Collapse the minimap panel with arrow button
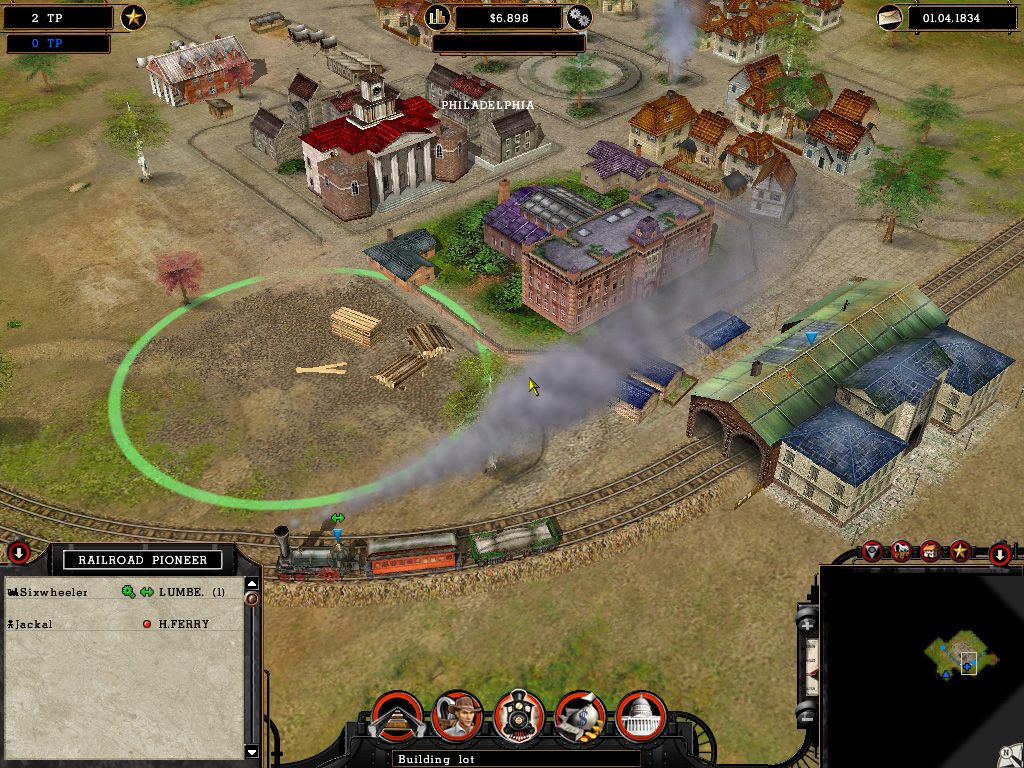 click(x=1000, y=554)
